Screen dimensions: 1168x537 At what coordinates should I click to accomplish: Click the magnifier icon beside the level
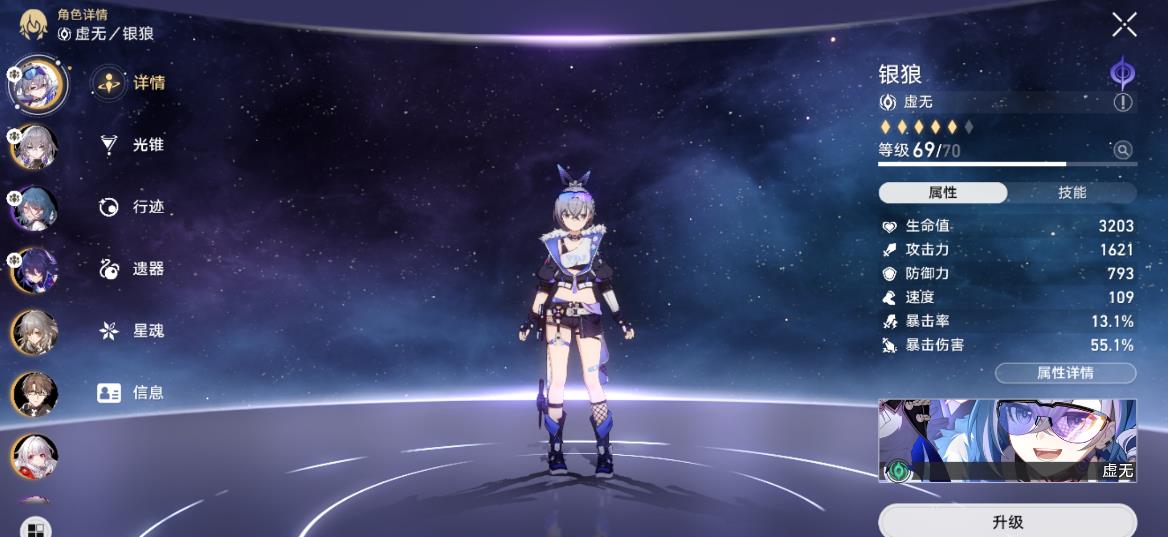click(1123, 150)
